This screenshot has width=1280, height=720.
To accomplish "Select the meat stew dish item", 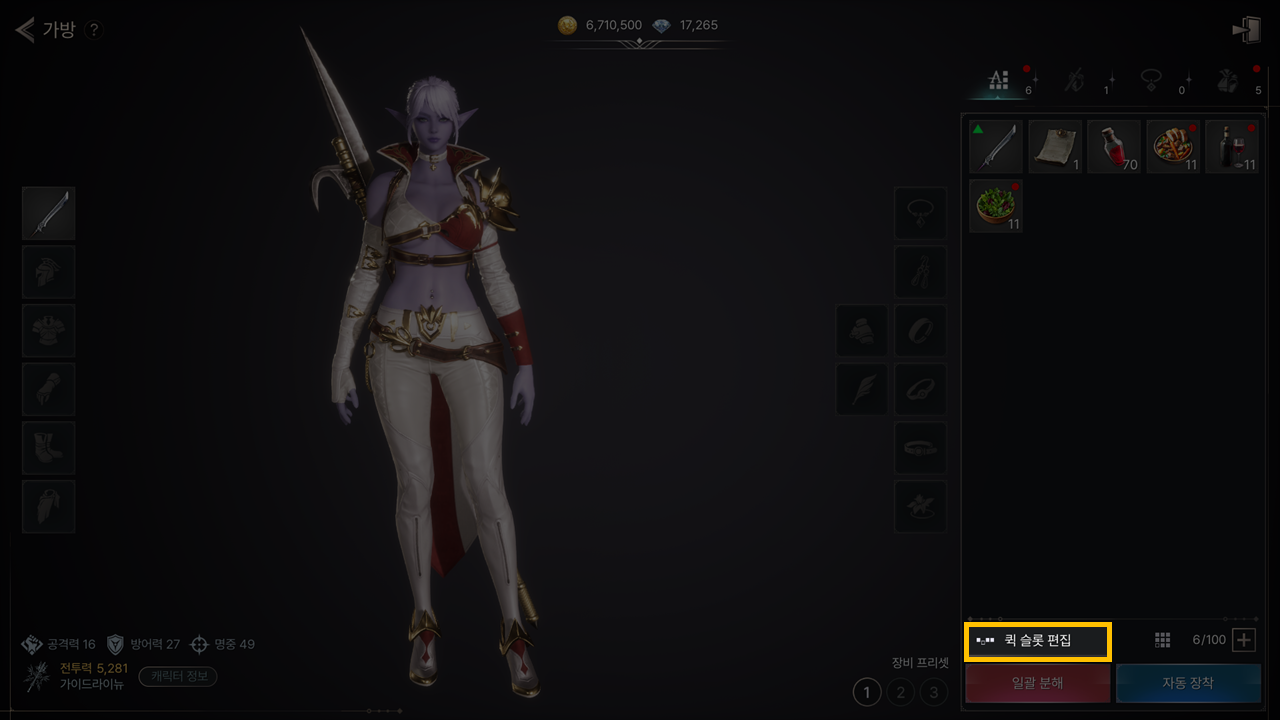I will click(1173, 147).
